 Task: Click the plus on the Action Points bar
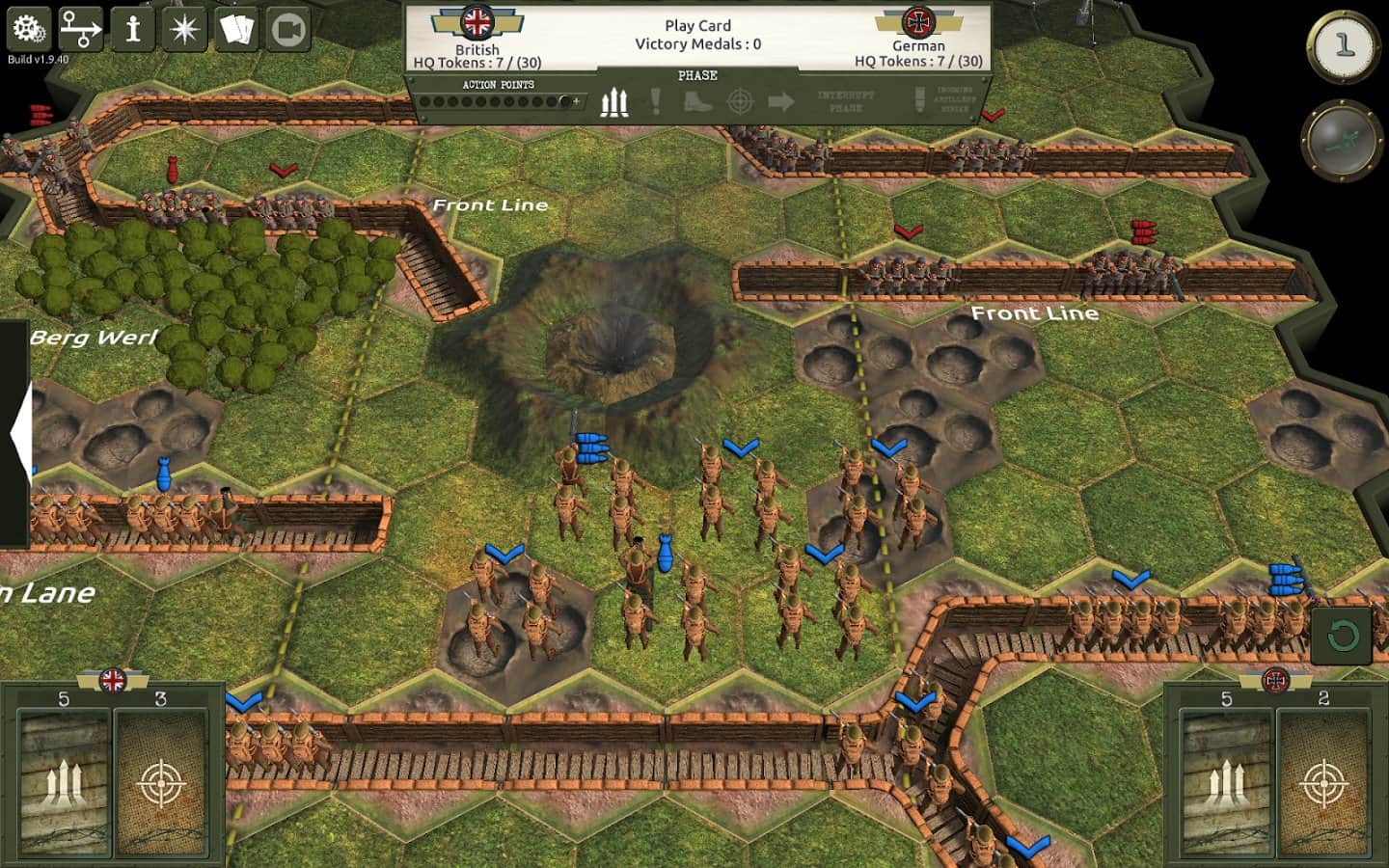click(x=575, y=99)
